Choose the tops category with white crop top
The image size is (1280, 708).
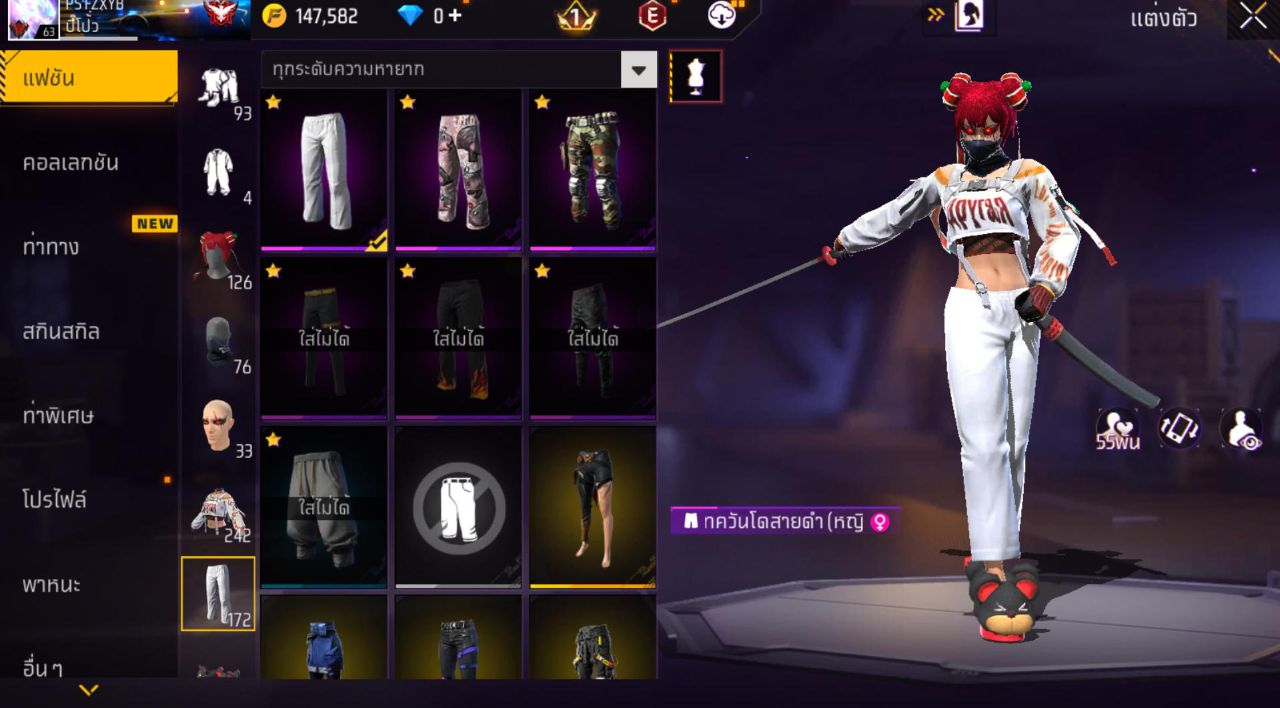[218, 512]
